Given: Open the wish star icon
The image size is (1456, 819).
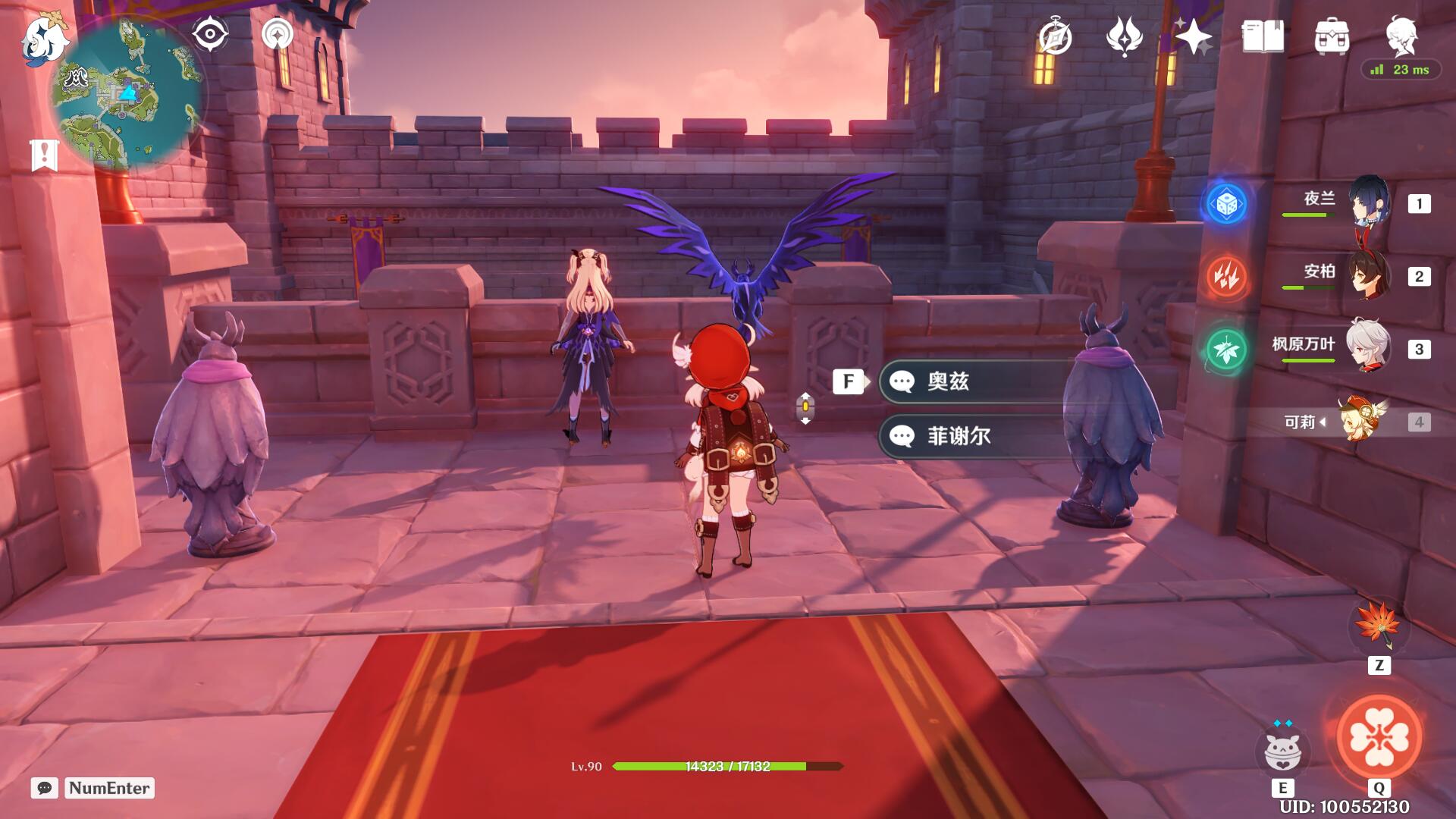Looking at the screenshot, I should pyautogui.click(x=1194, y=36).
